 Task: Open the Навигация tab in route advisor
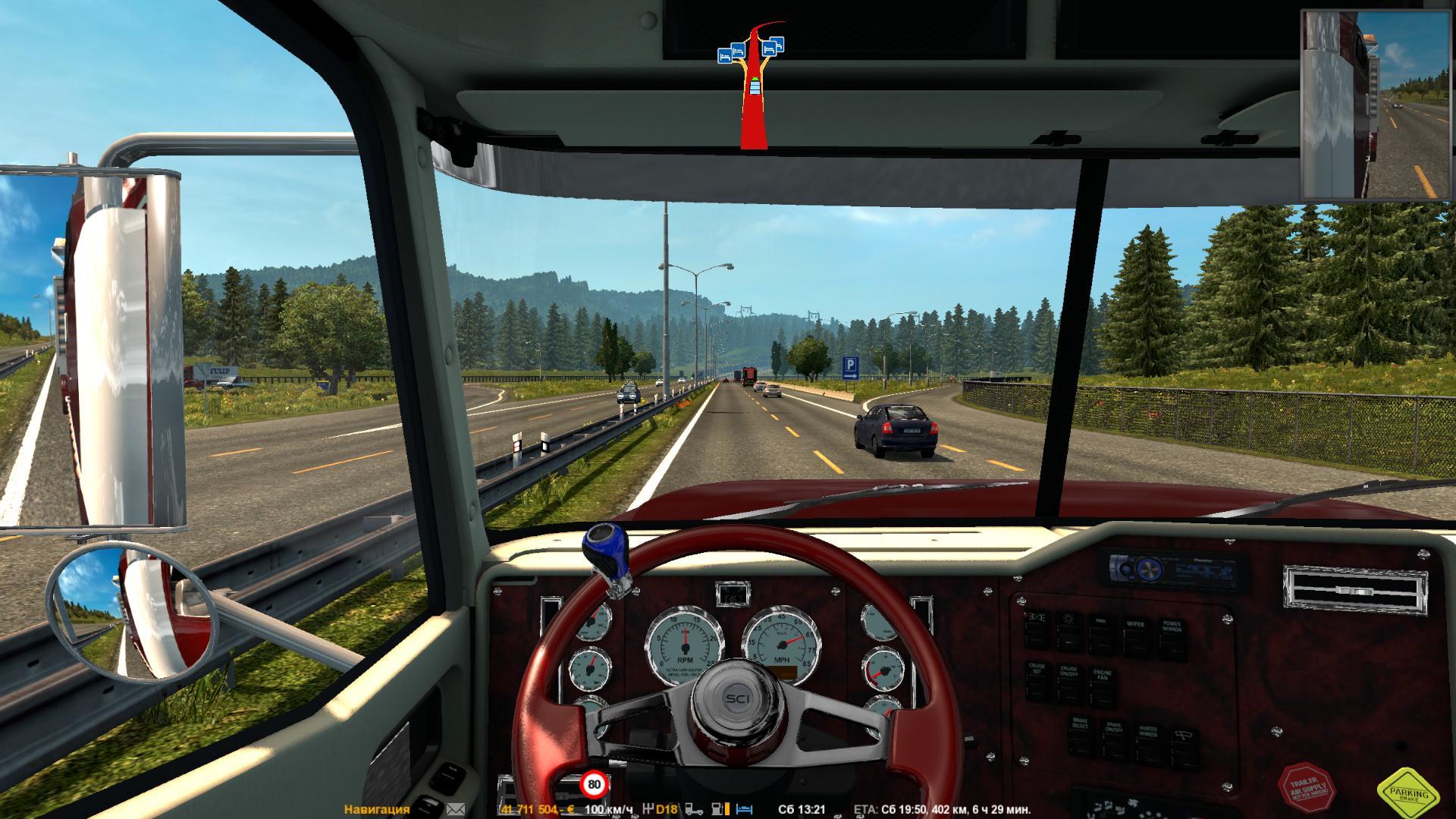click(376, 809)
